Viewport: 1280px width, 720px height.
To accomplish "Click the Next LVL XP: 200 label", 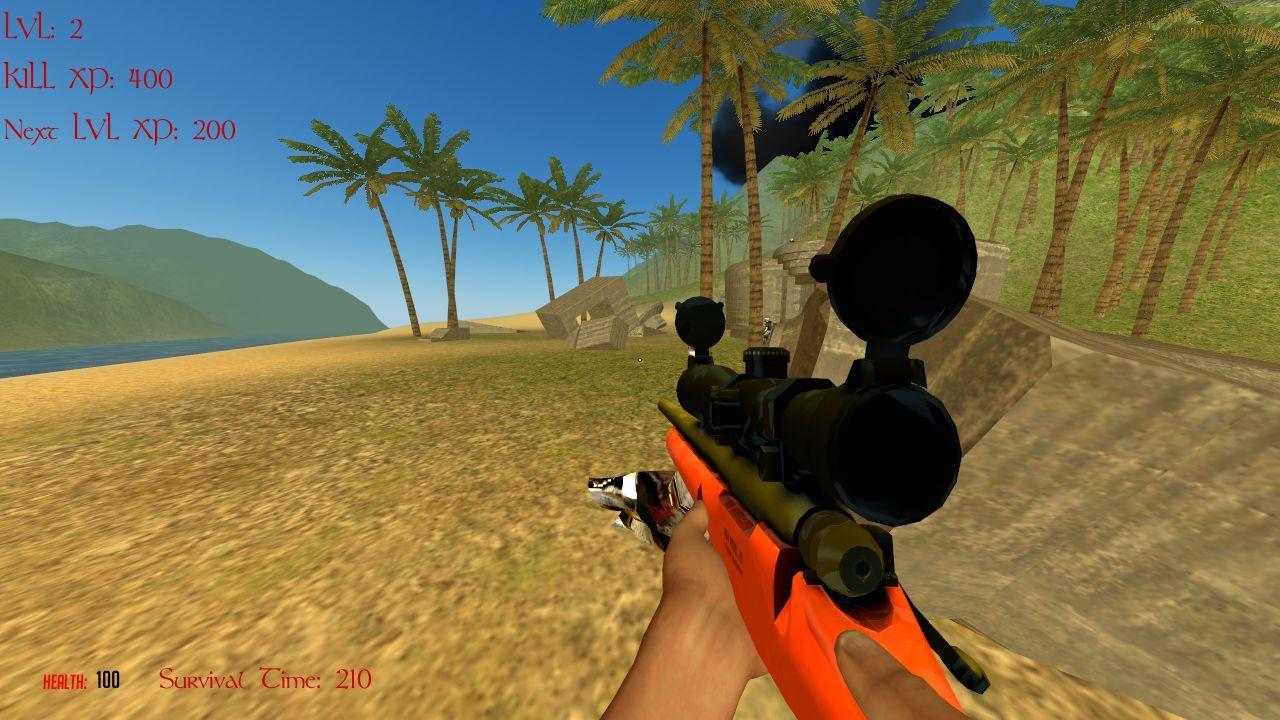I will pos(120,128).
